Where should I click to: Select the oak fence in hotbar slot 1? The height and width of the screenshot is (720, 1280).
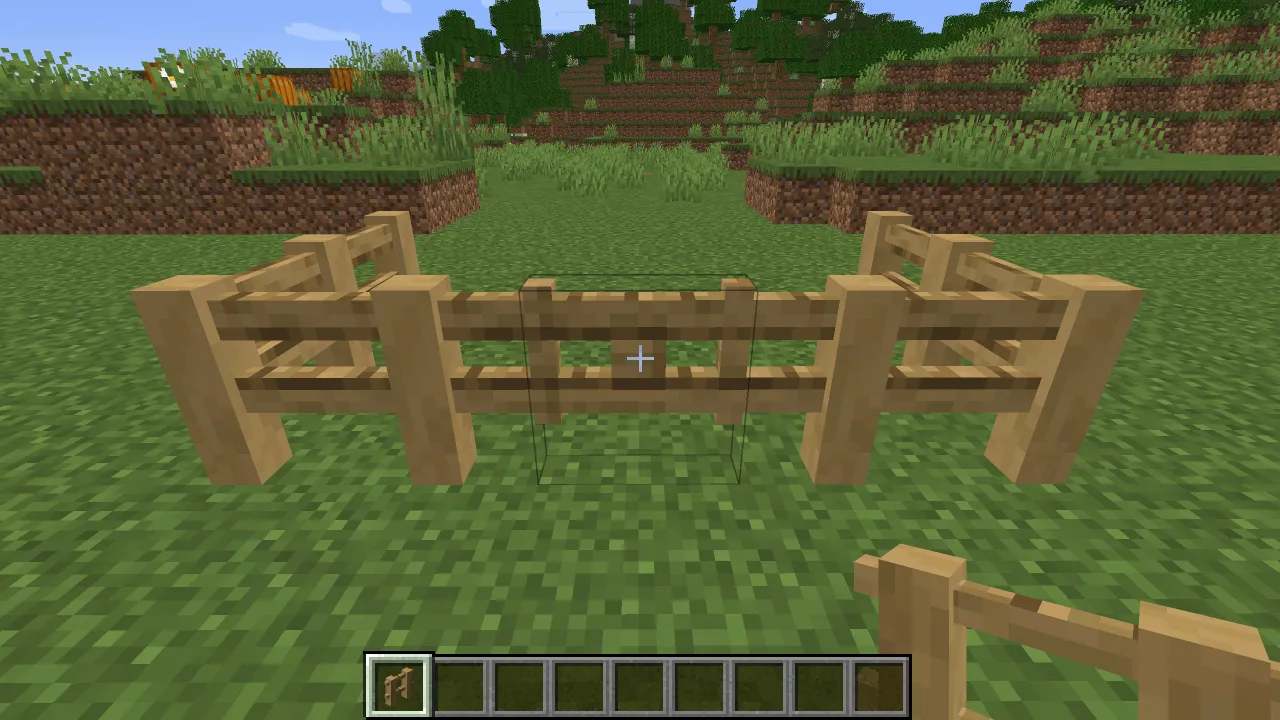click(398, 684)
